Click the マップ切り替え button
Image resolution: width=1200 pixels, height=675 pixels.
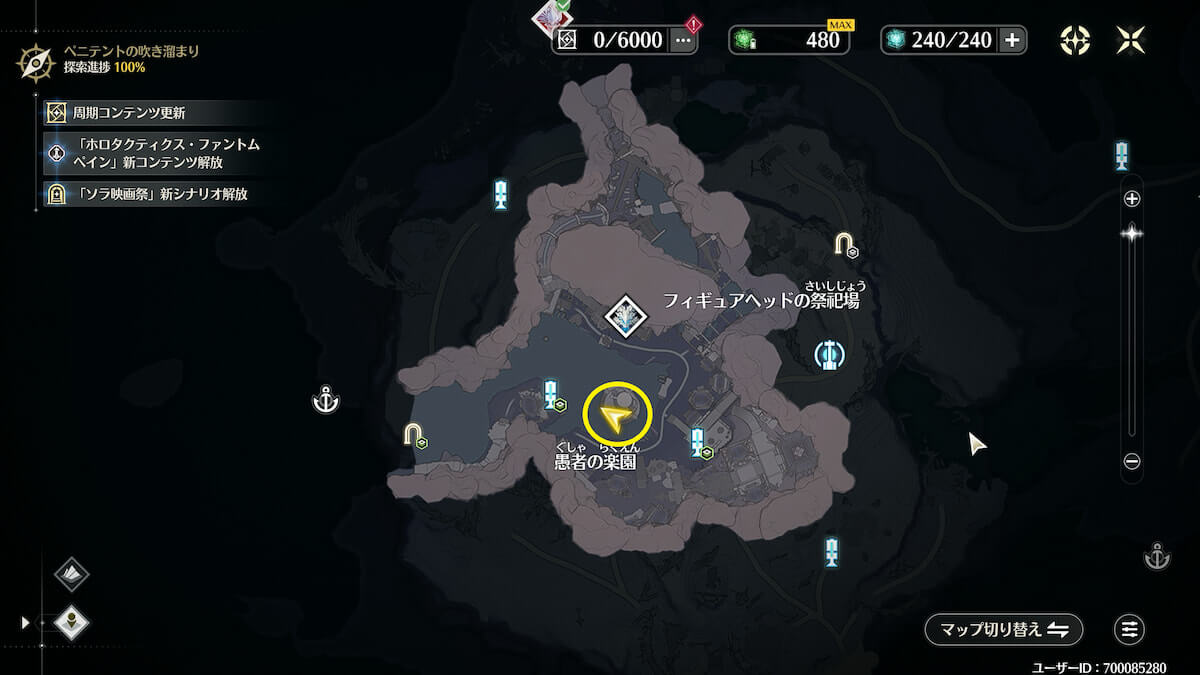(x=1003, y=629)
